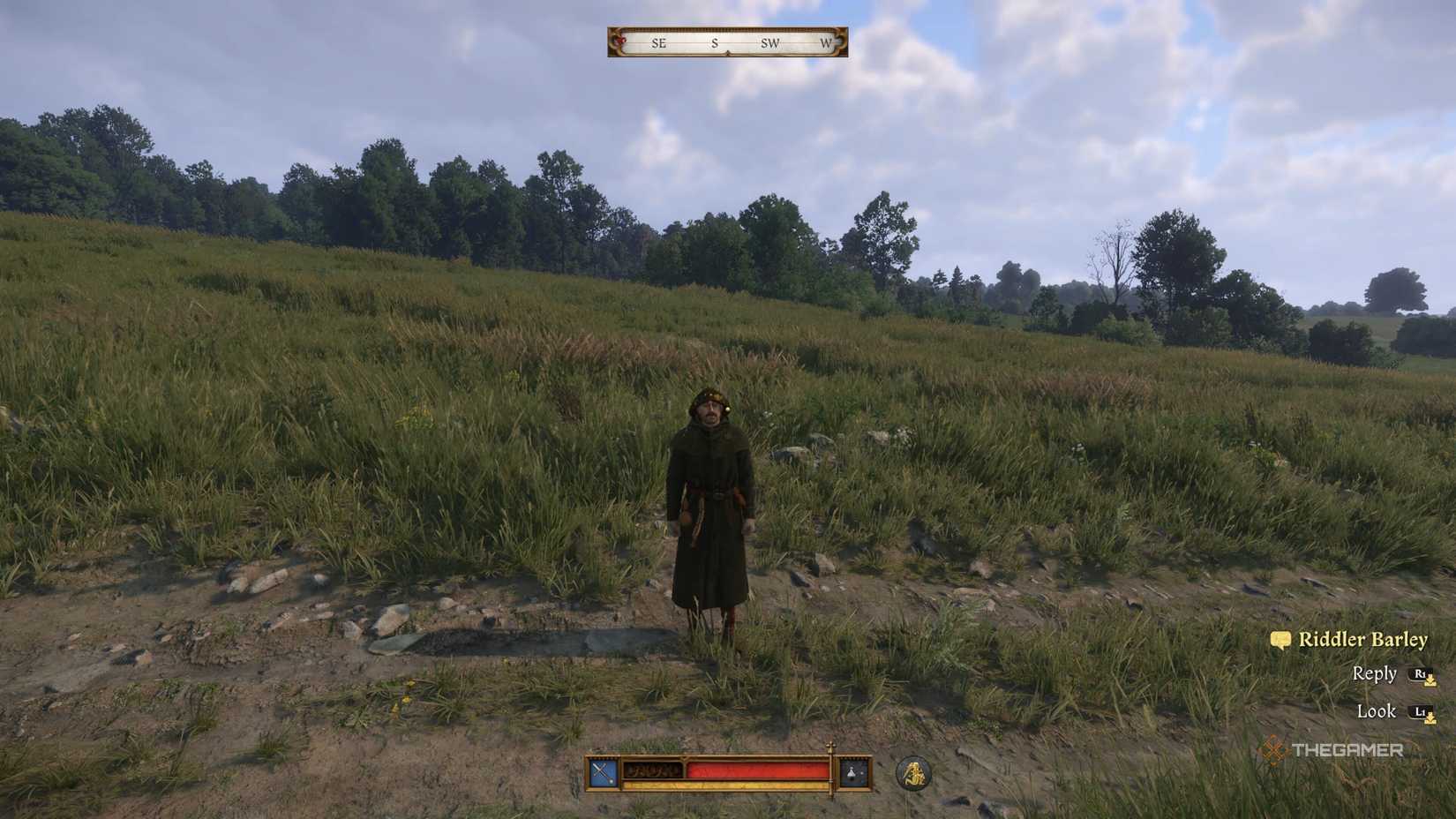
Task: Click the potion flask icon beside the health bar
Action: point(851,772)
